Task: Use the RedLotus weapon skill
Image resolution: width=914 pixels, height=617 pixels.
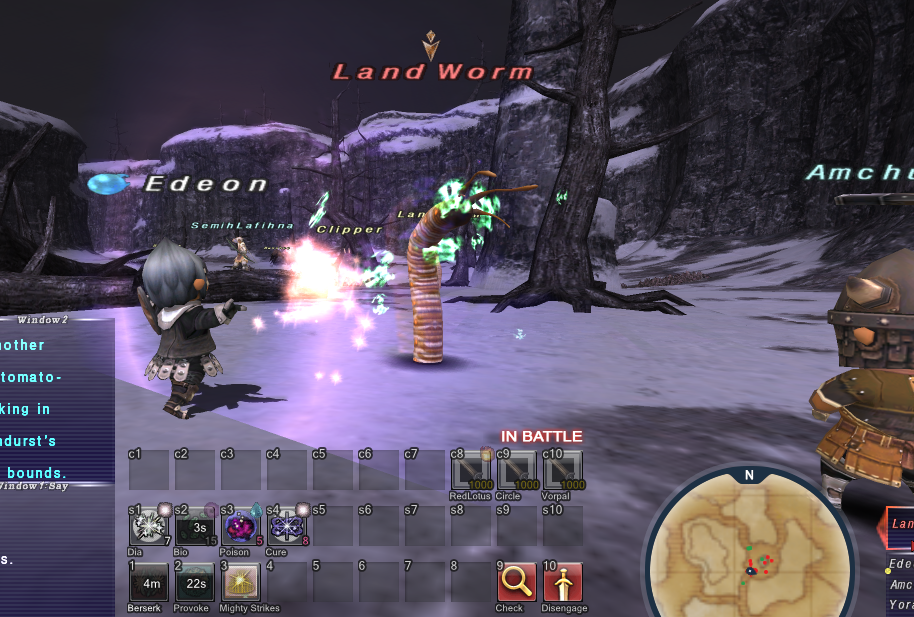Action: pyautogui.click(x=470, y=470)
